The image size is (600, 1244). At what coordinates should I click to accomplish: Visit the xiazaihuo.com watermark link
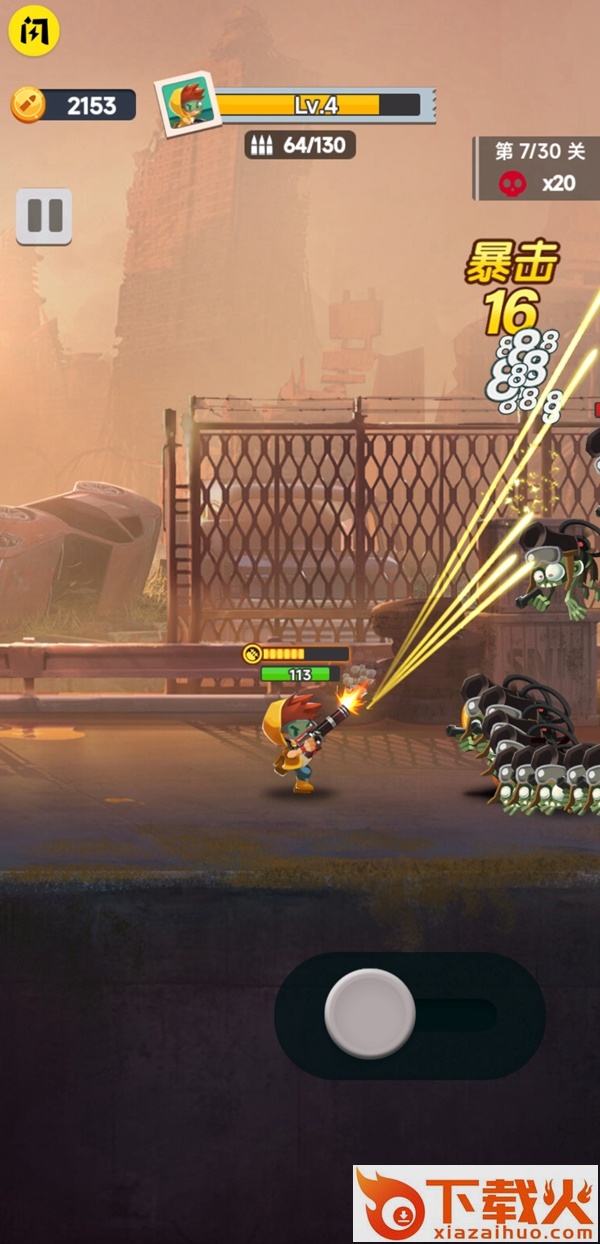pyautogui.click(x=475, y=1204)
